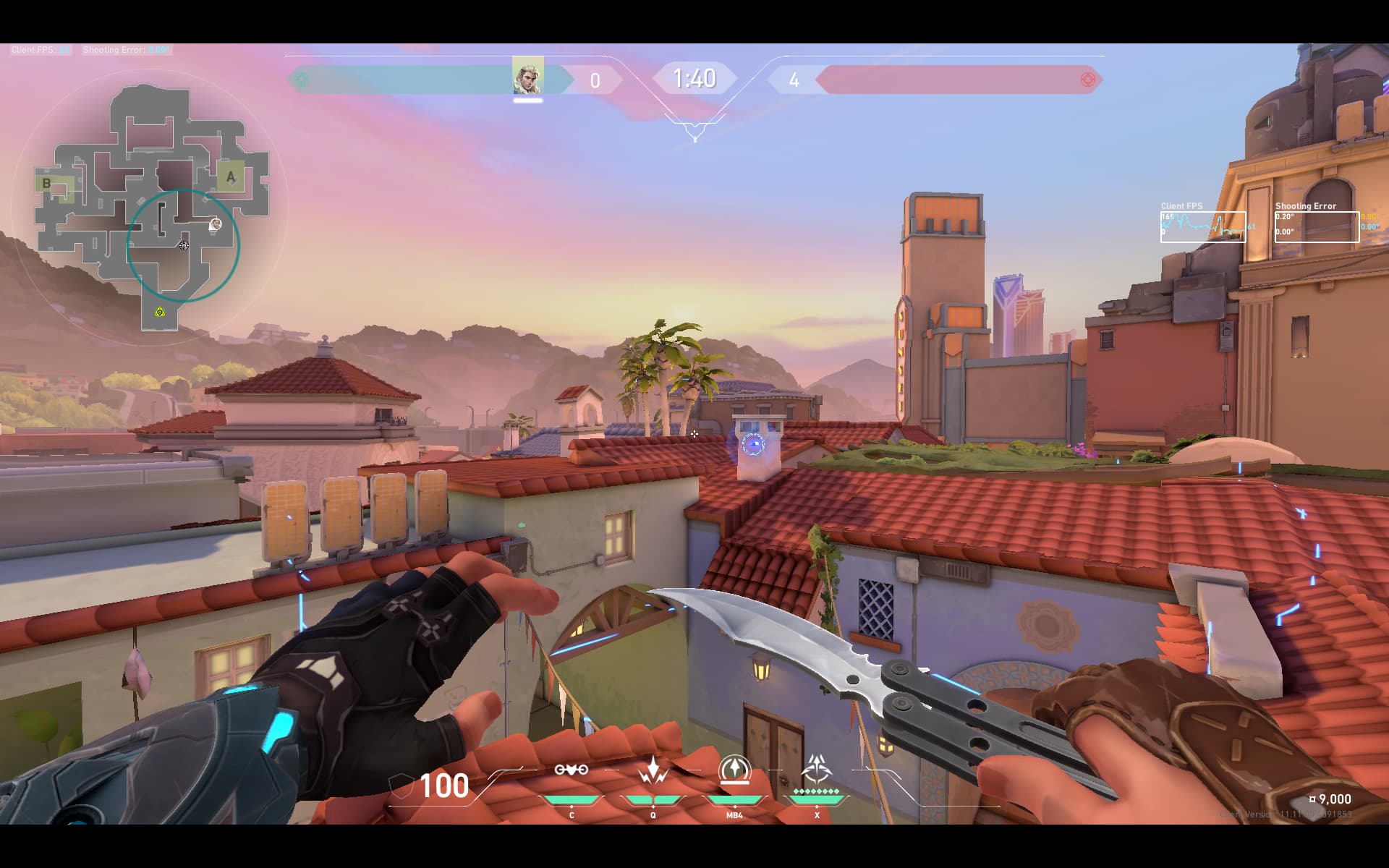
Task: Select the player agent icon on the minimap
Action: [x=215, y=225]
